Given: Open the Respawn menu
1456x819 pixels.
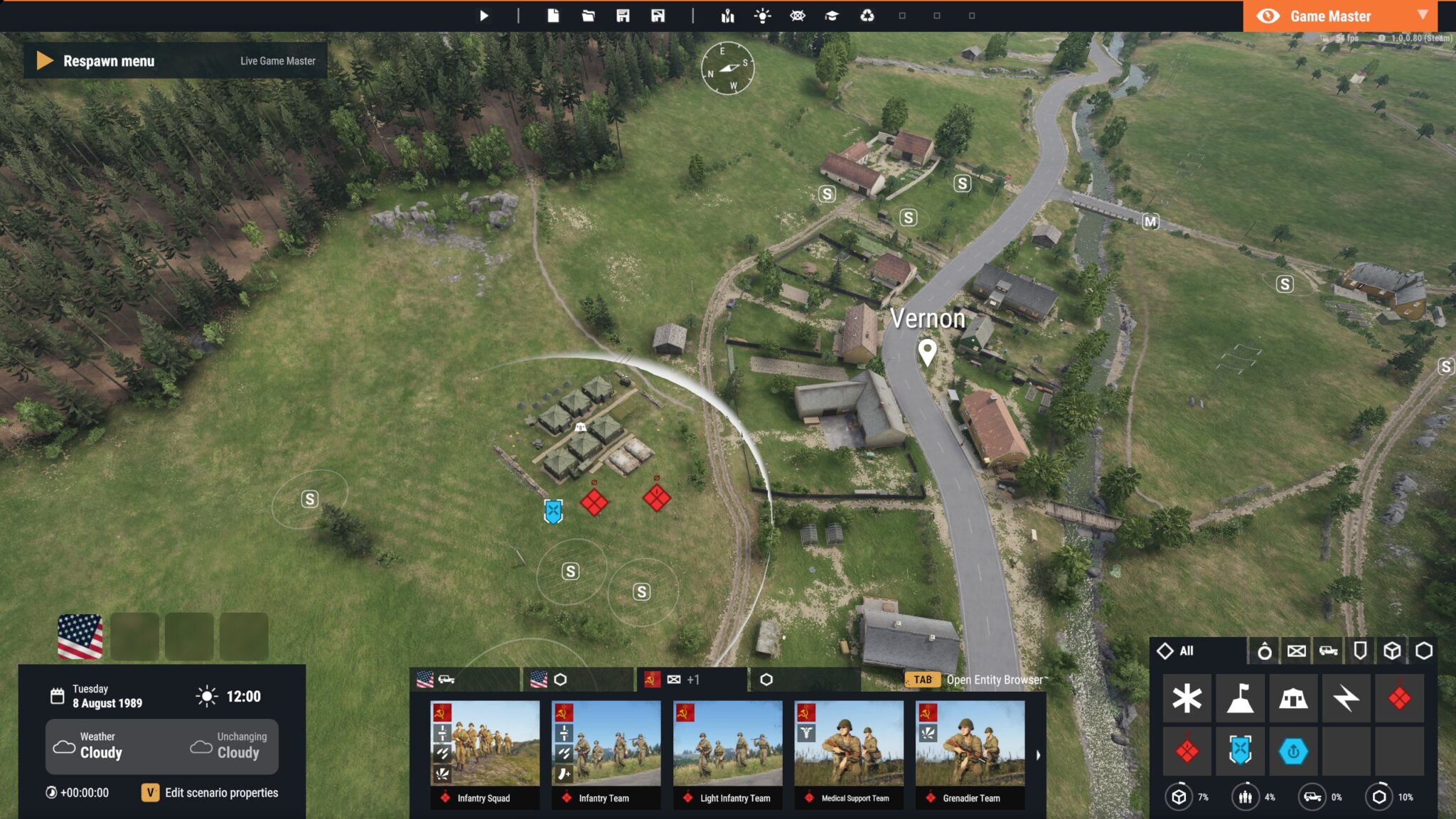Looking at the screenshot, I should coord(108,61).
